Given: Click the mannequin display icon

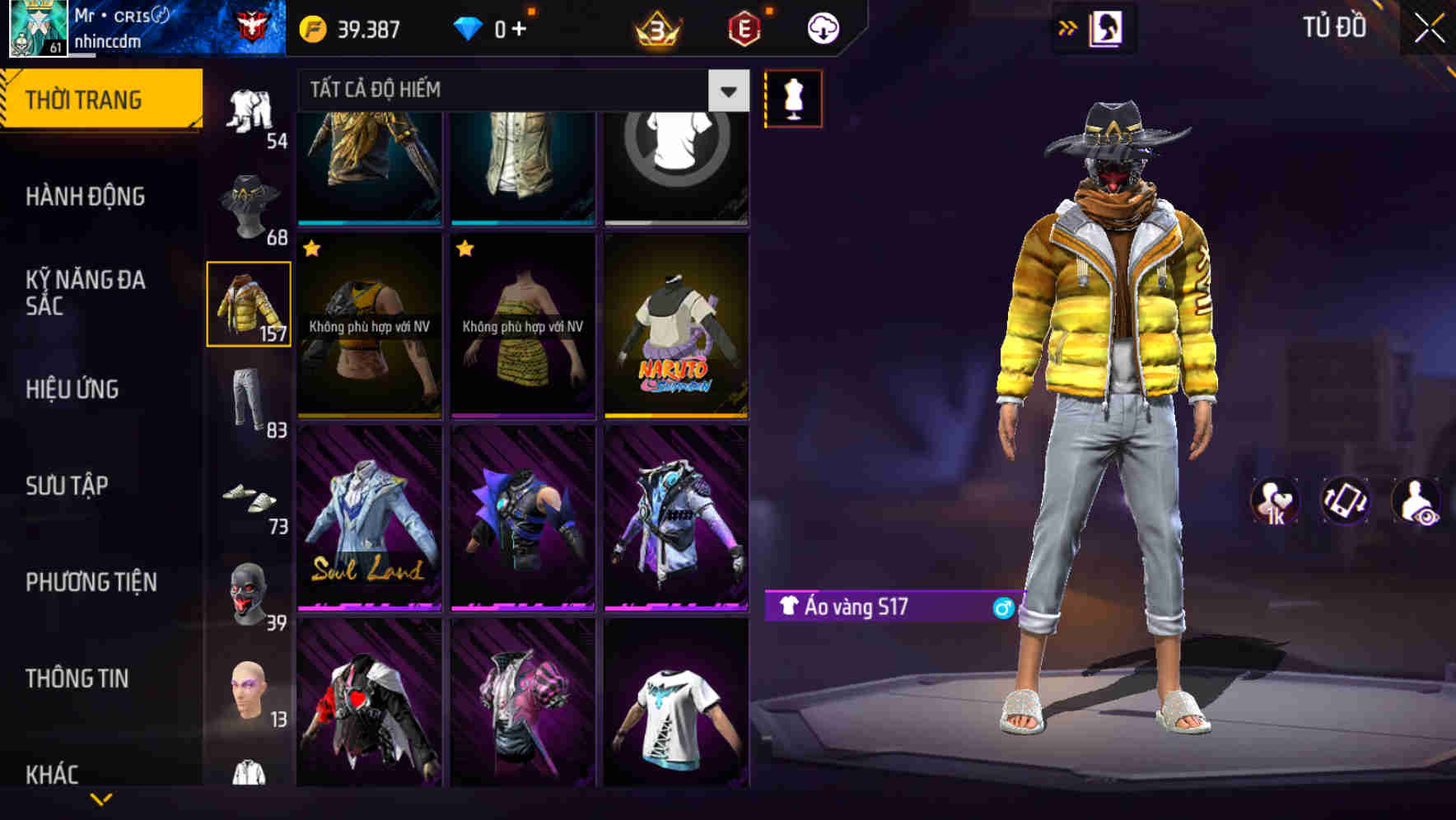Looking at the screenshot, I should click(793, 97).
